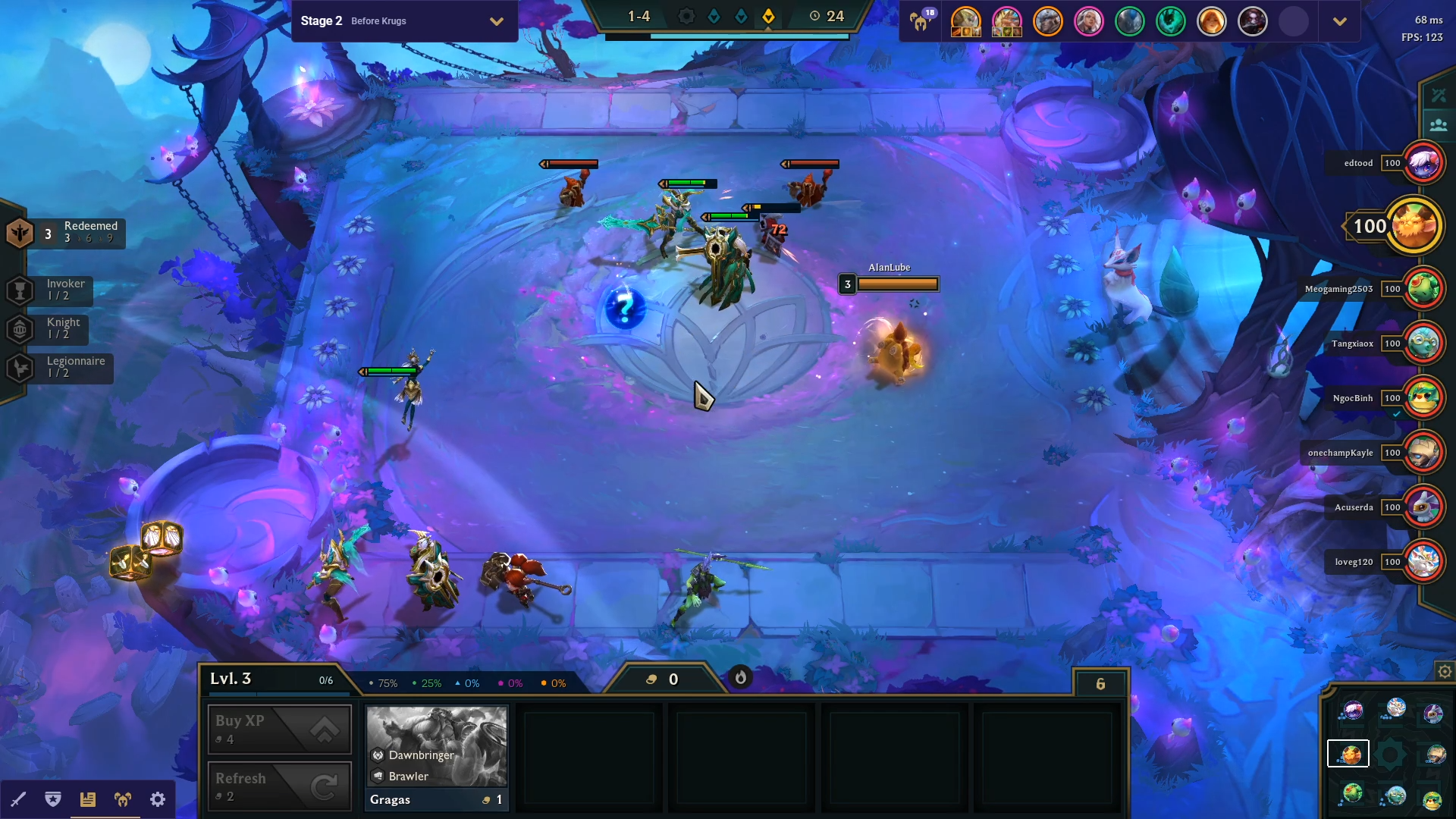Select the Gragas card in the shop
Screen dimensions: 1456x819
[437, 756]
